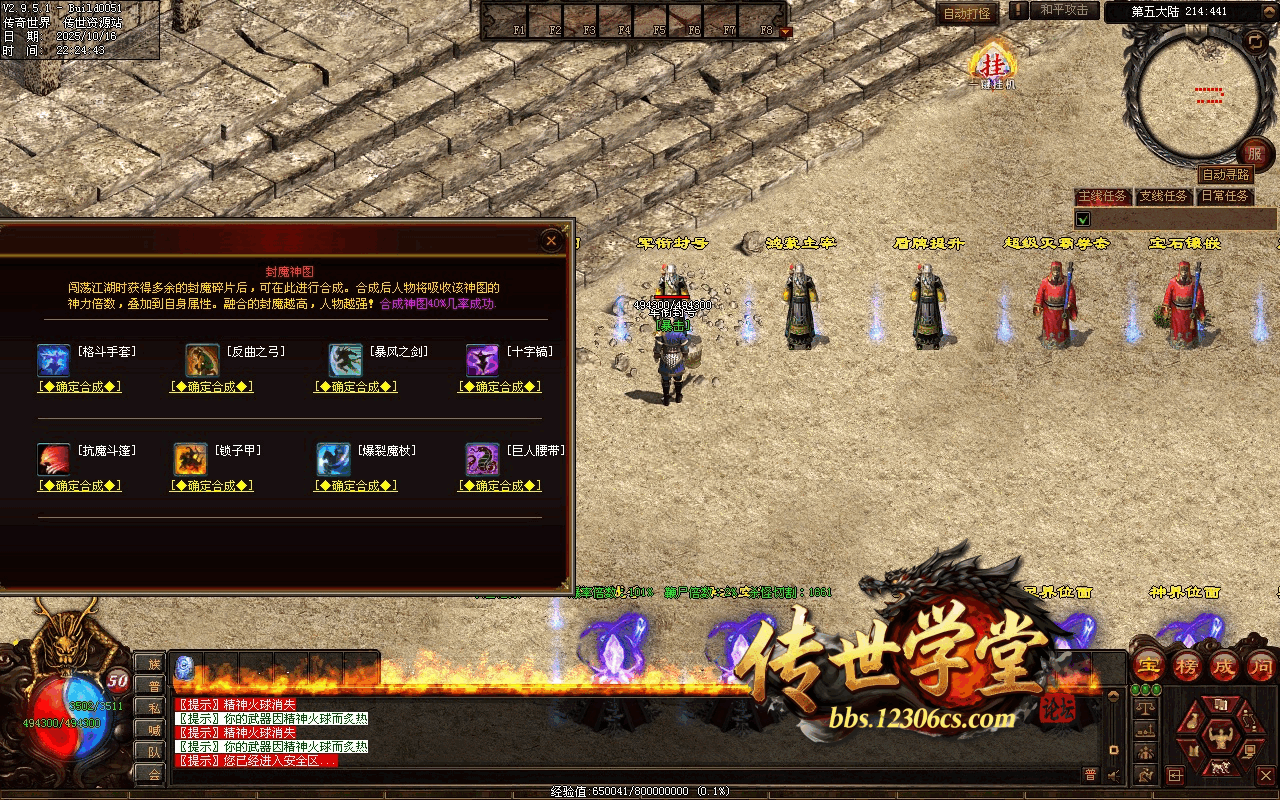Select the 私 private chat channel
The image size is (1280, 800).
click(154, 707)
